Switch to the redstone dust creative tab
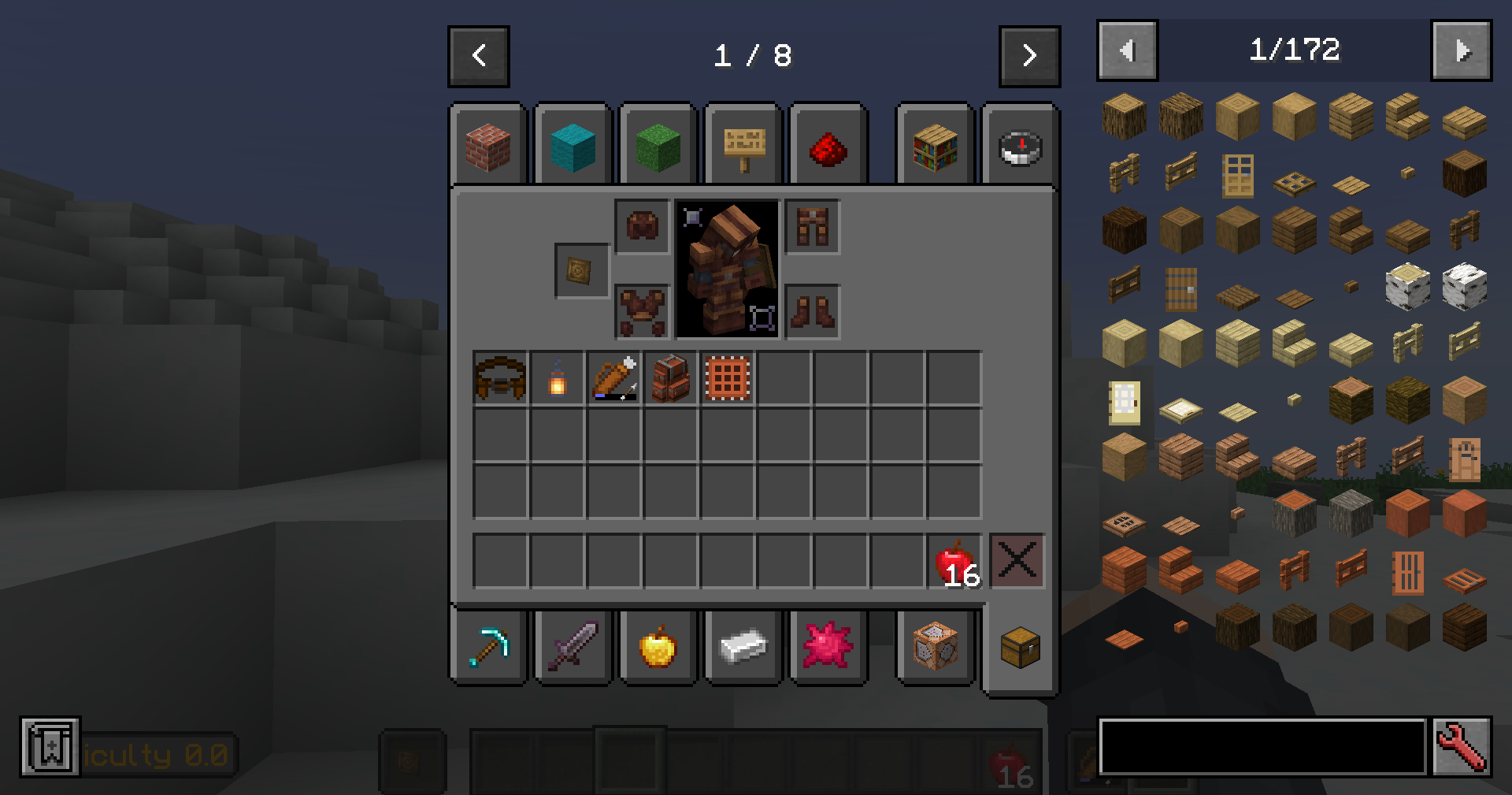1512x795 pixels. click(x=828, y=147)
